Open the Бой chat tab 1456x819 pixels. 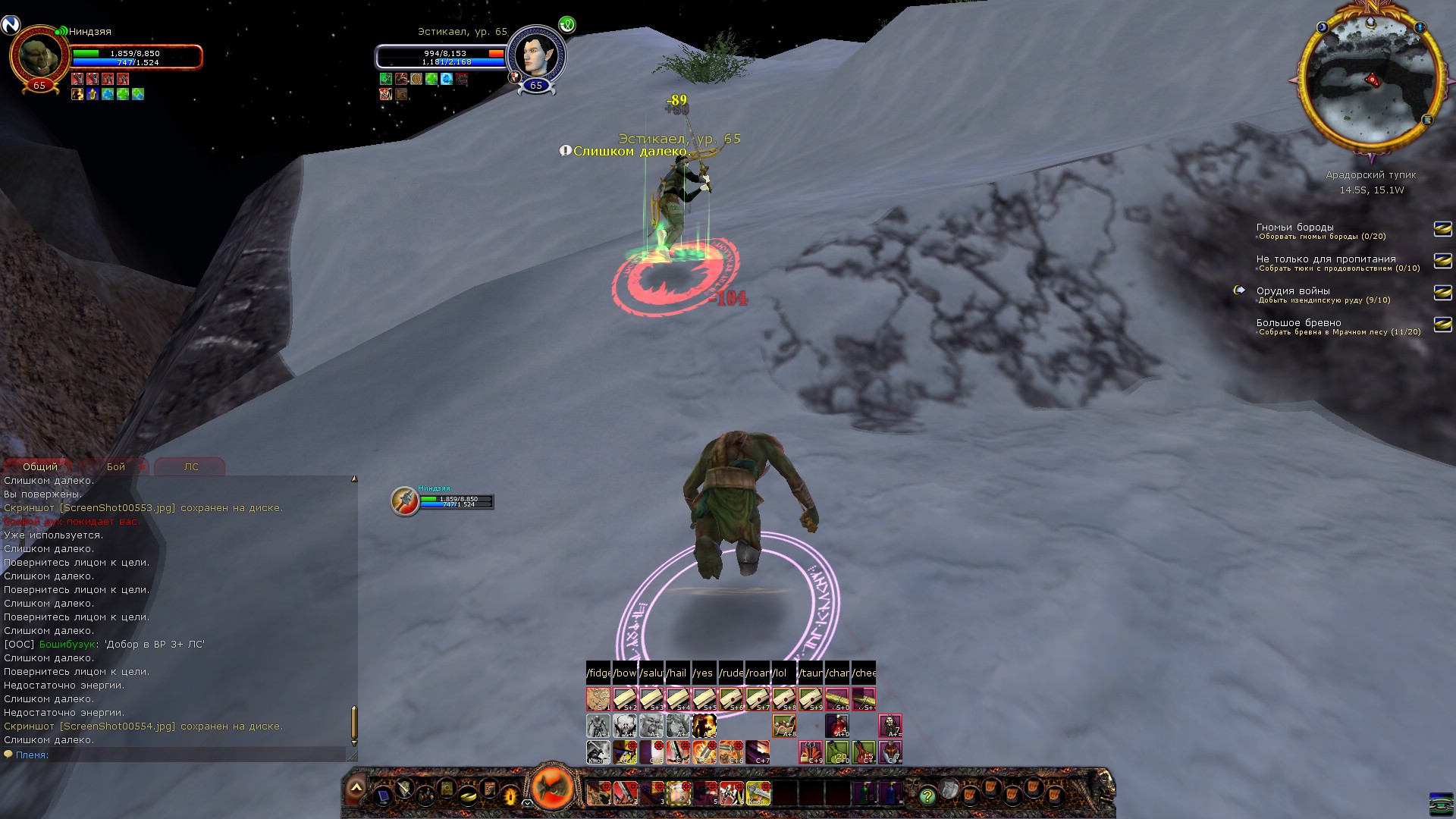(x=116, y=466)
